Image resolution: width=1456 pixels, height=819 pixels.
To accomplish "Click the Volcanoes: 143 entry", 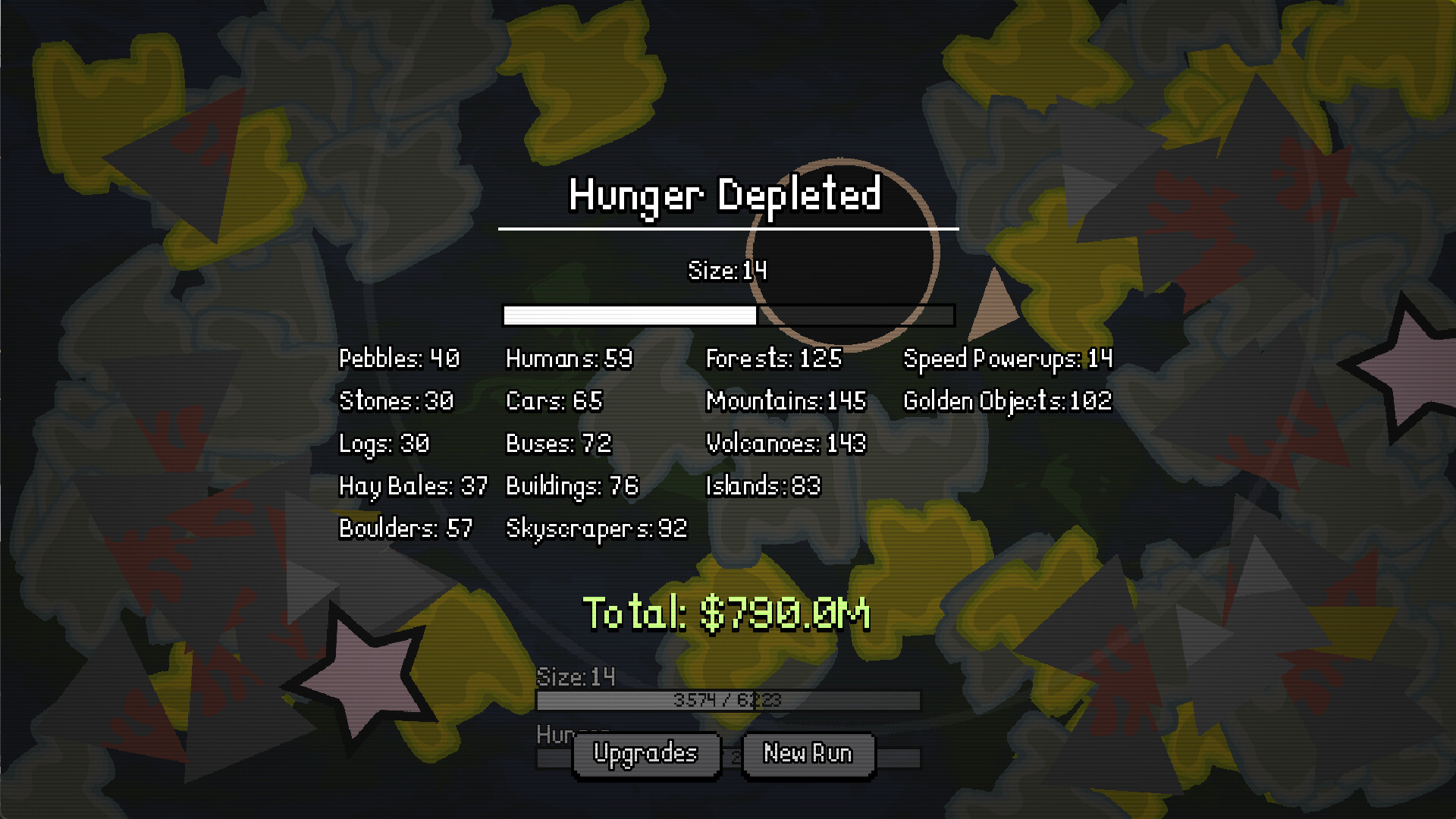I will [x=786, y=444].
